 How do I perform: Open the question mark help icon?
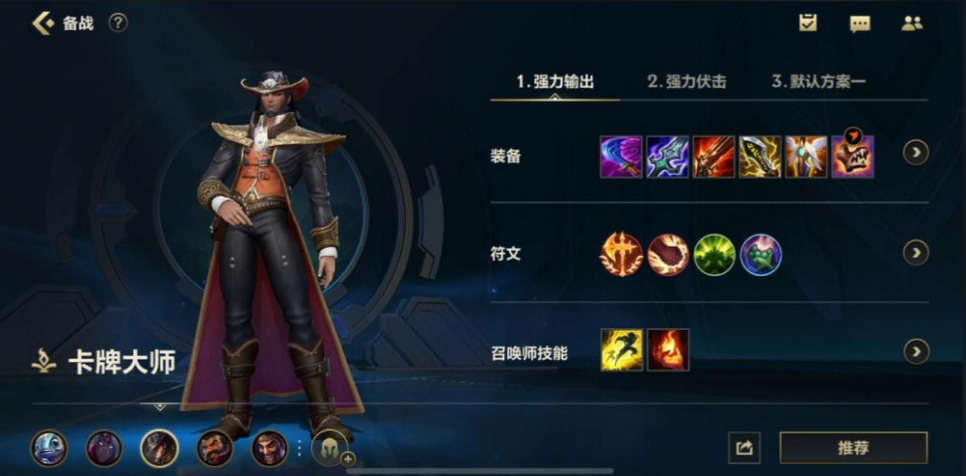tap(118, 23)
